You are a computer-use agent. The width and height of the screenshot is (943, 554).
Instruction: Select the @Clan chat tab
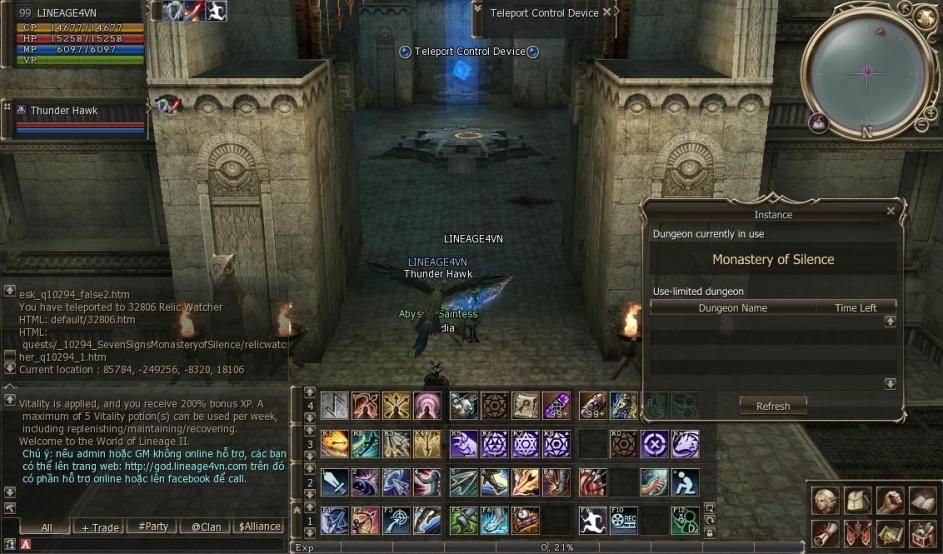coord(207,527)
